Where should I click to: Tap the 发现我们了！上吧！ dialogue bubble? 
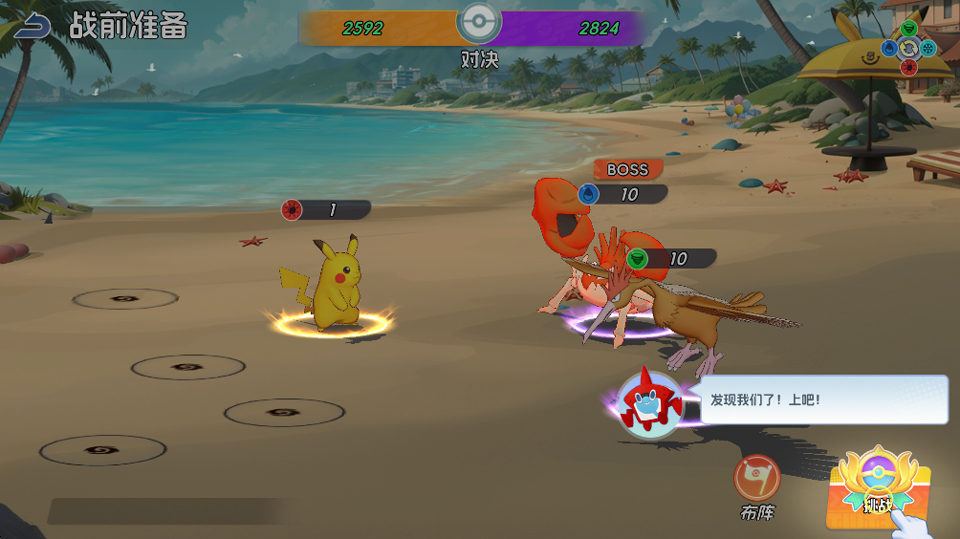point(822,400)
